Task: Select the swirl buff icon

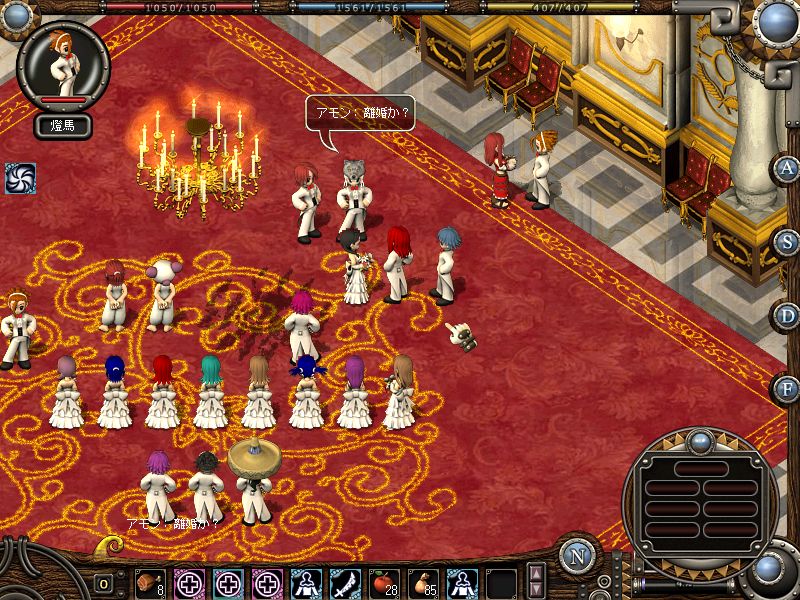Action: point(20,178)
